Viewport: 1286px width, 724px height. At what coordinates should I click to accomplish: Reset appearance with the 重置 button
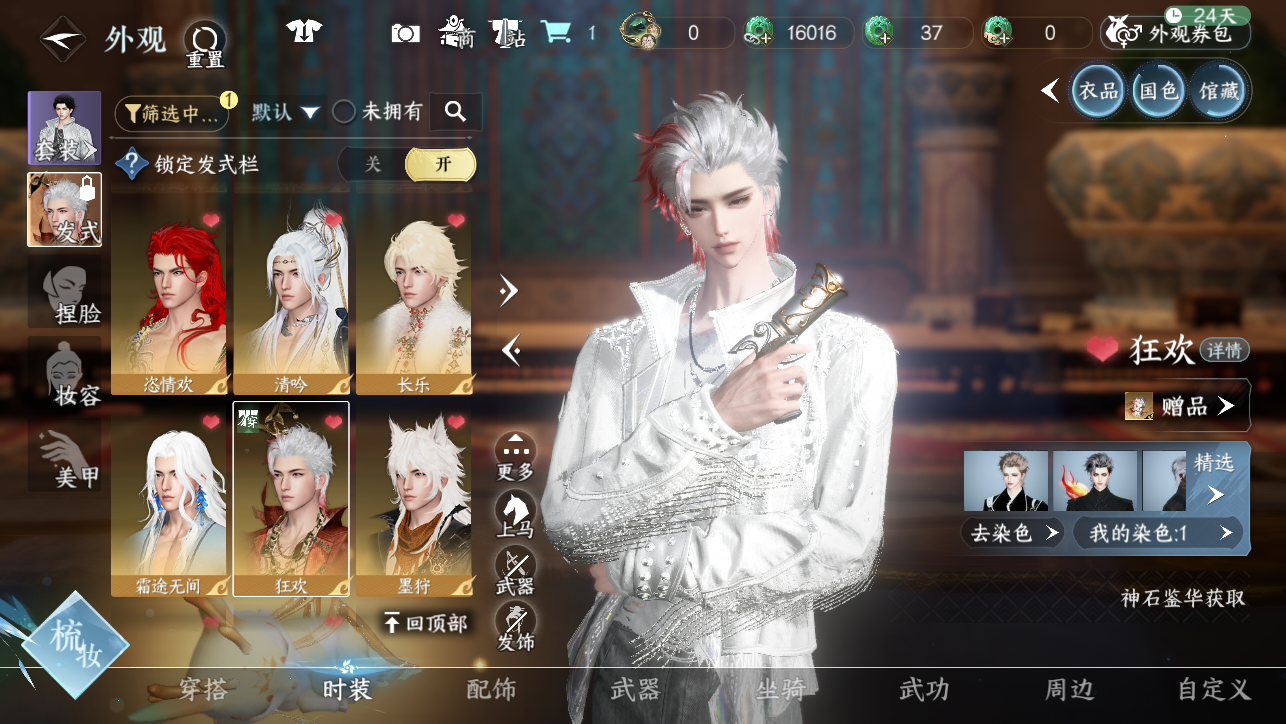205,43
